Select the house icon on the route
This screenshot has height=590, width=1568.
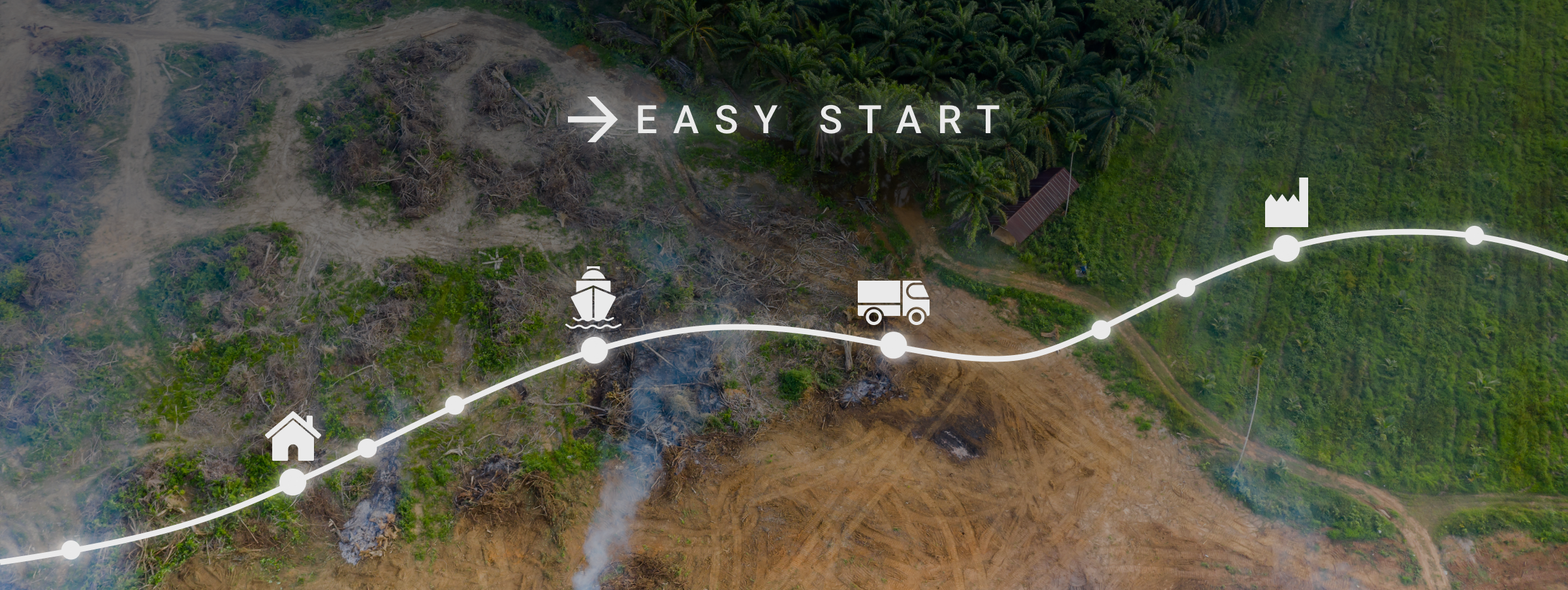(x=293, y=437)
